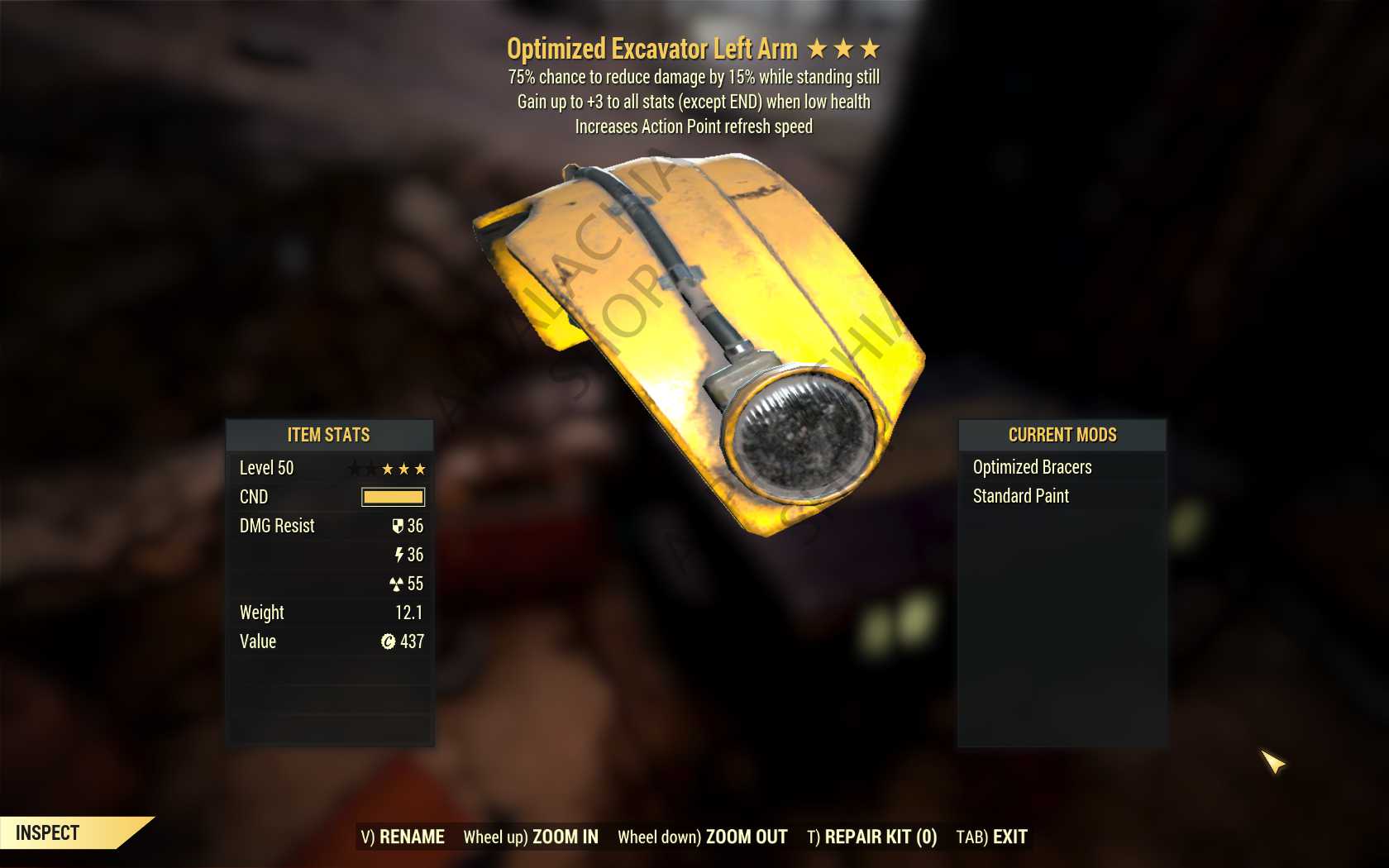Choose the Zoom Out control
This screenshot has width=1389, height=868.
pyautogui.click(x=702, y=837)
